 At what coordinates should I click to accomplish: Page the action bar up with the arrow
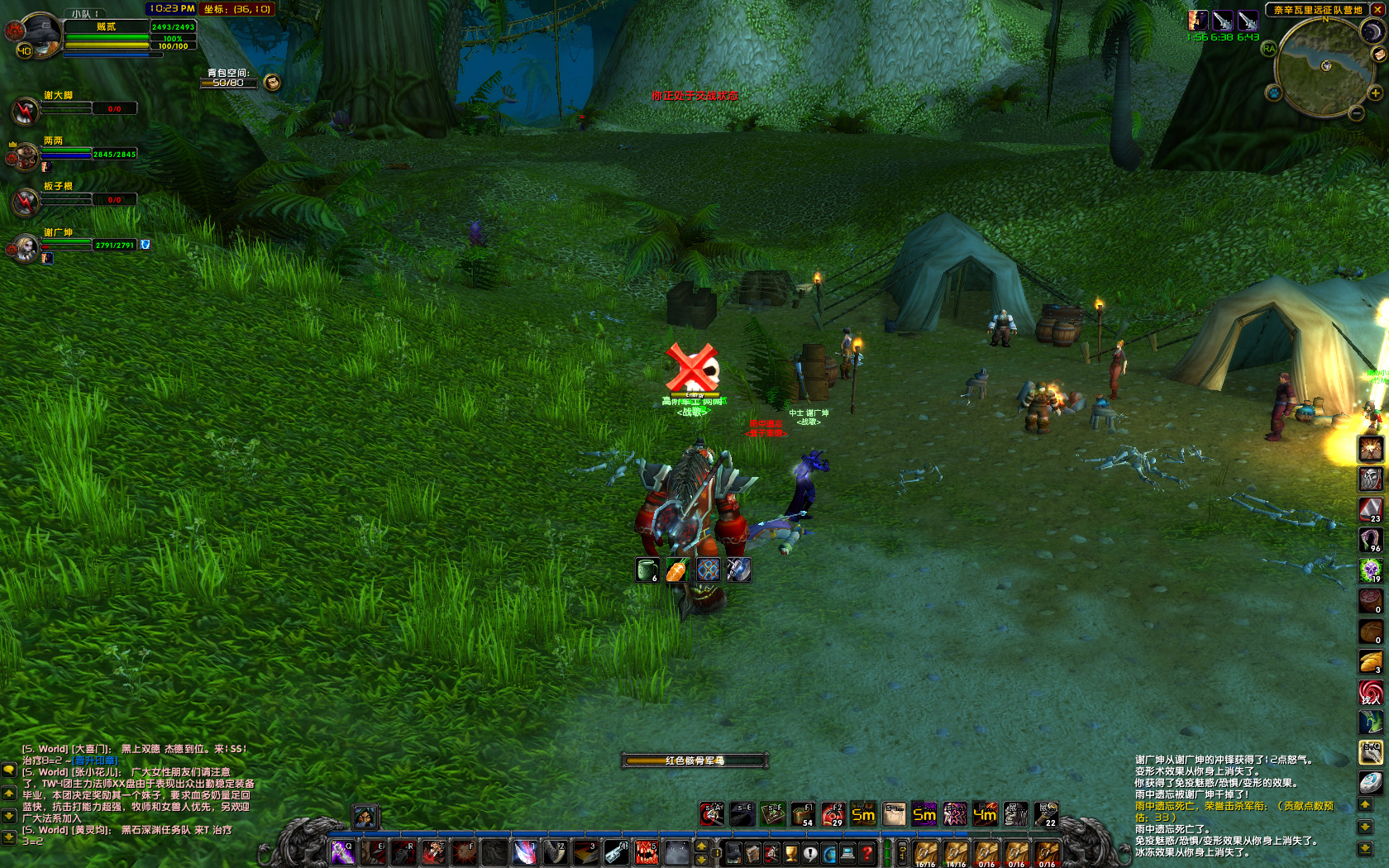701,846
